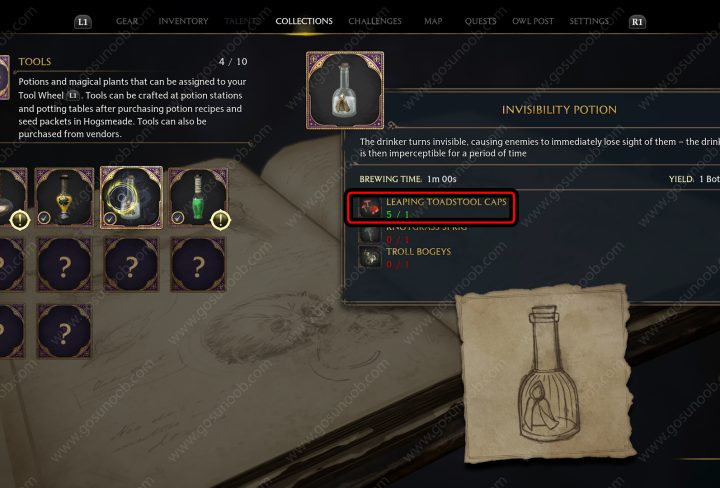Go to the Talents tab
This screenshot has height=488, width=720.
tap(241, 21)
